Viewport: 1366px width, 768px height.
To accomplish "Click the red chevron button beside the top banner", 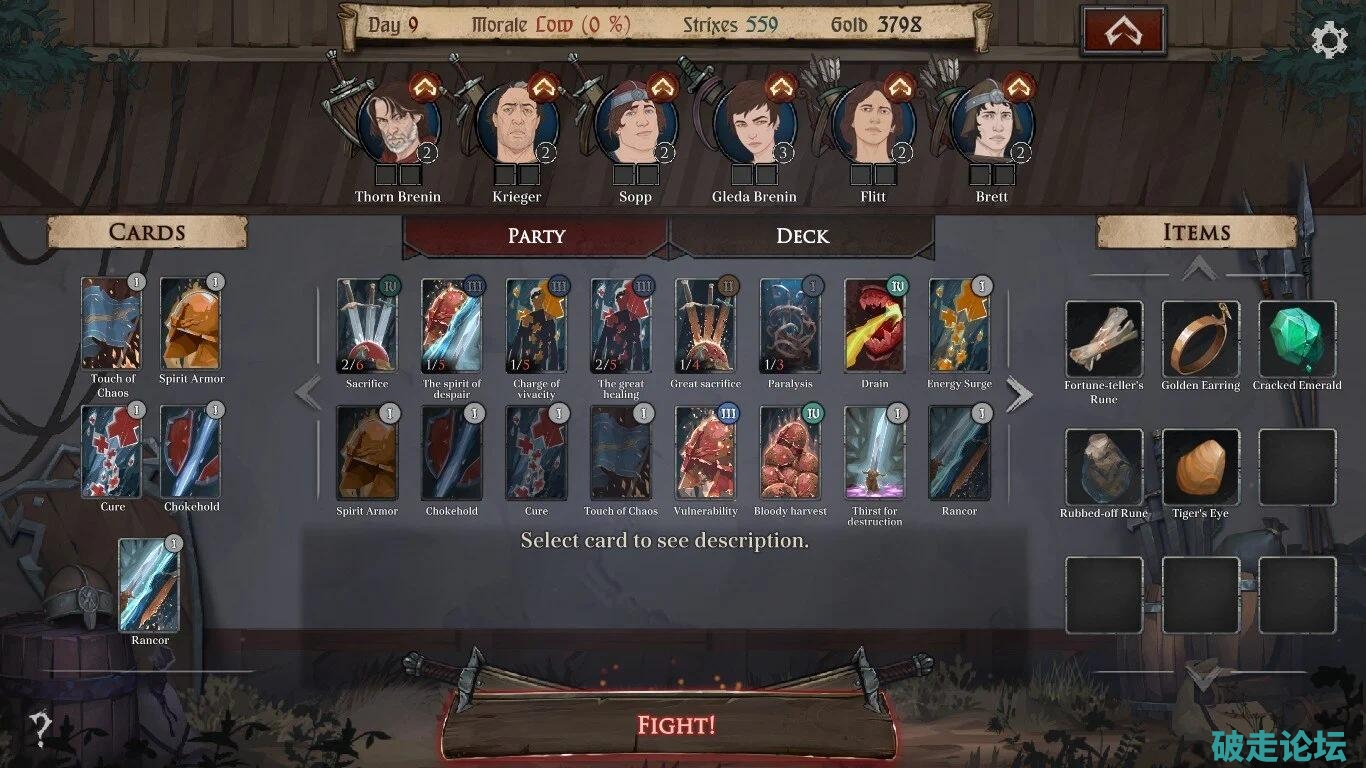I will (1123, 32).
